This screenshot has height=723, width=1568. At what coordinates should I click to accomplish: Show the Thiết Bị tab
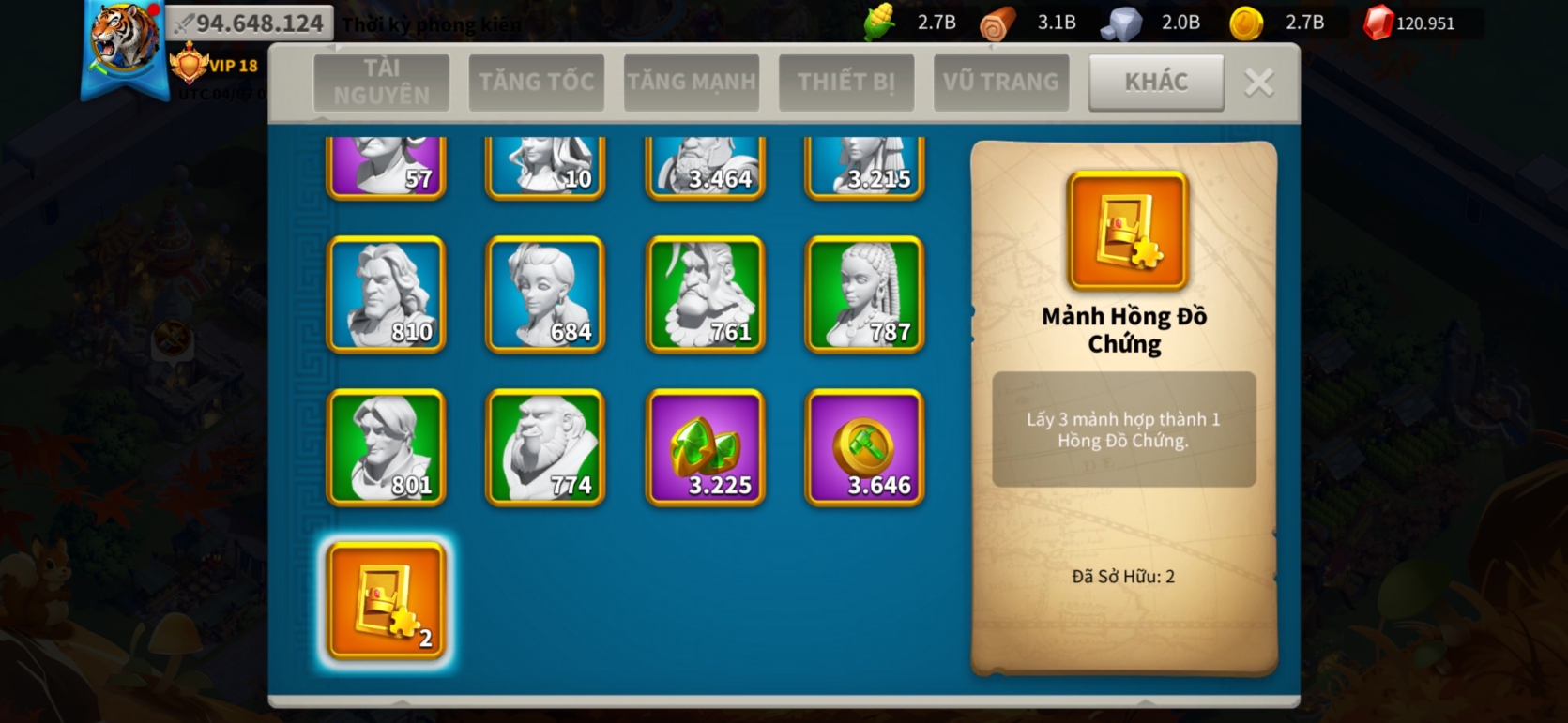[x=846, y=83]
